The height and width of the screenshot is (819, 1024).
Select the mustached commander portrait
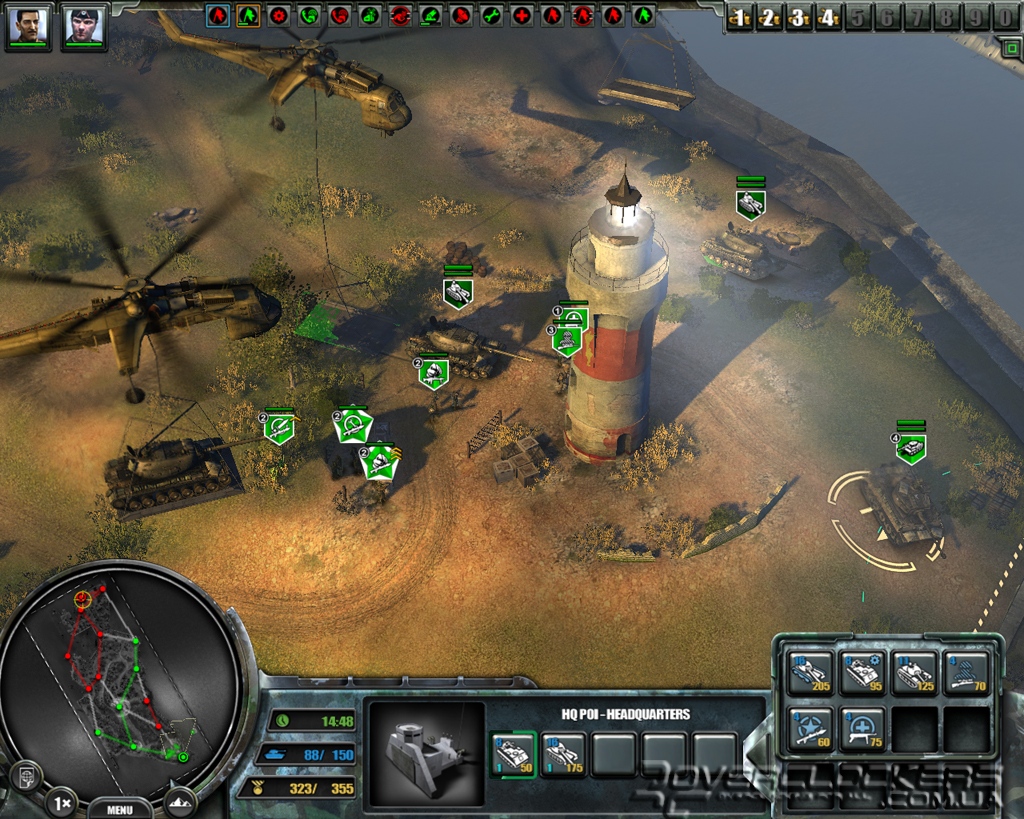pos(28,25)
